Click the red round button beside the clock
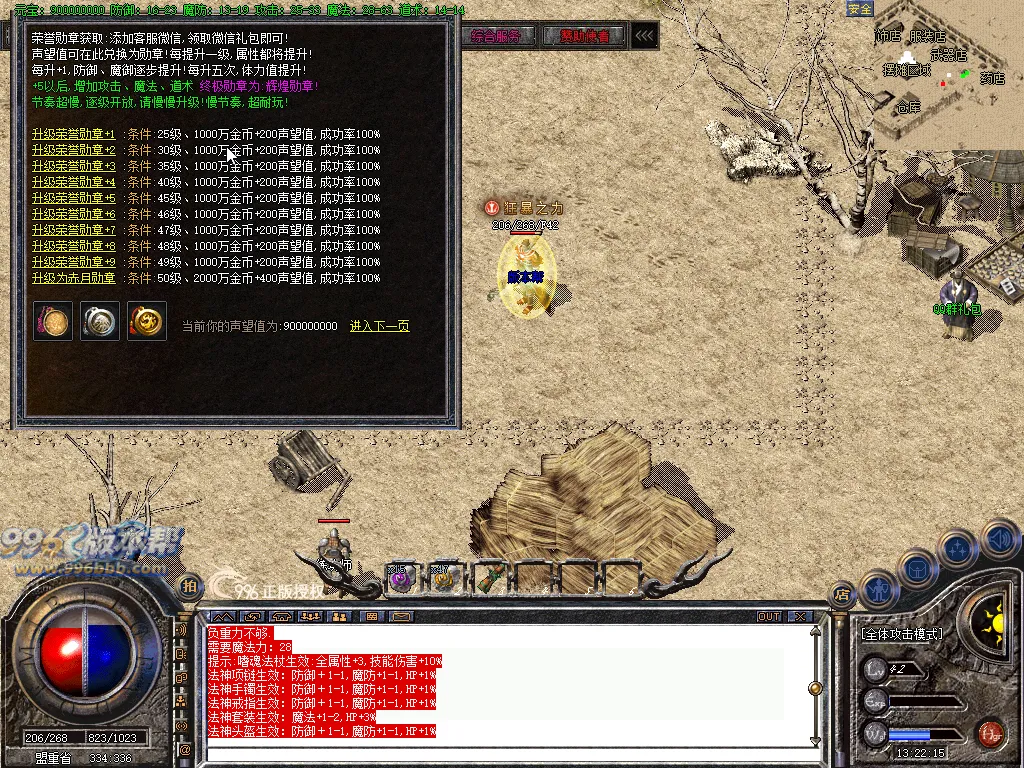The height and width of the screenshot is (768, 1024). pyautogui.click(x=990, y=733)
